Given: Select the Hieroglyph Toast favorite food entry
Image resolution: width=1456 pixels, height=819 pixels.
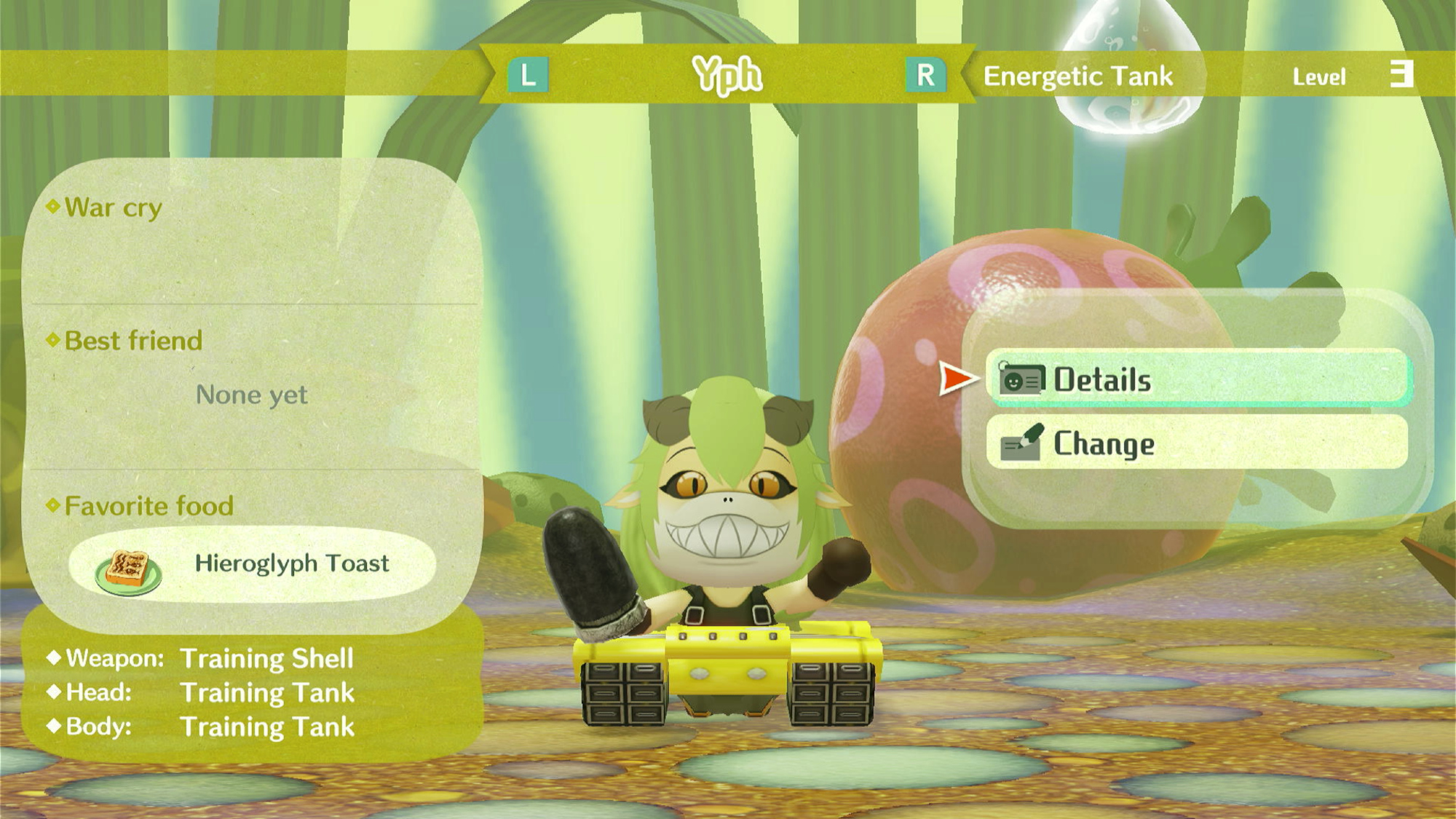Looking at the screenshot, I should pyautogui.click(x=252, y=564).
